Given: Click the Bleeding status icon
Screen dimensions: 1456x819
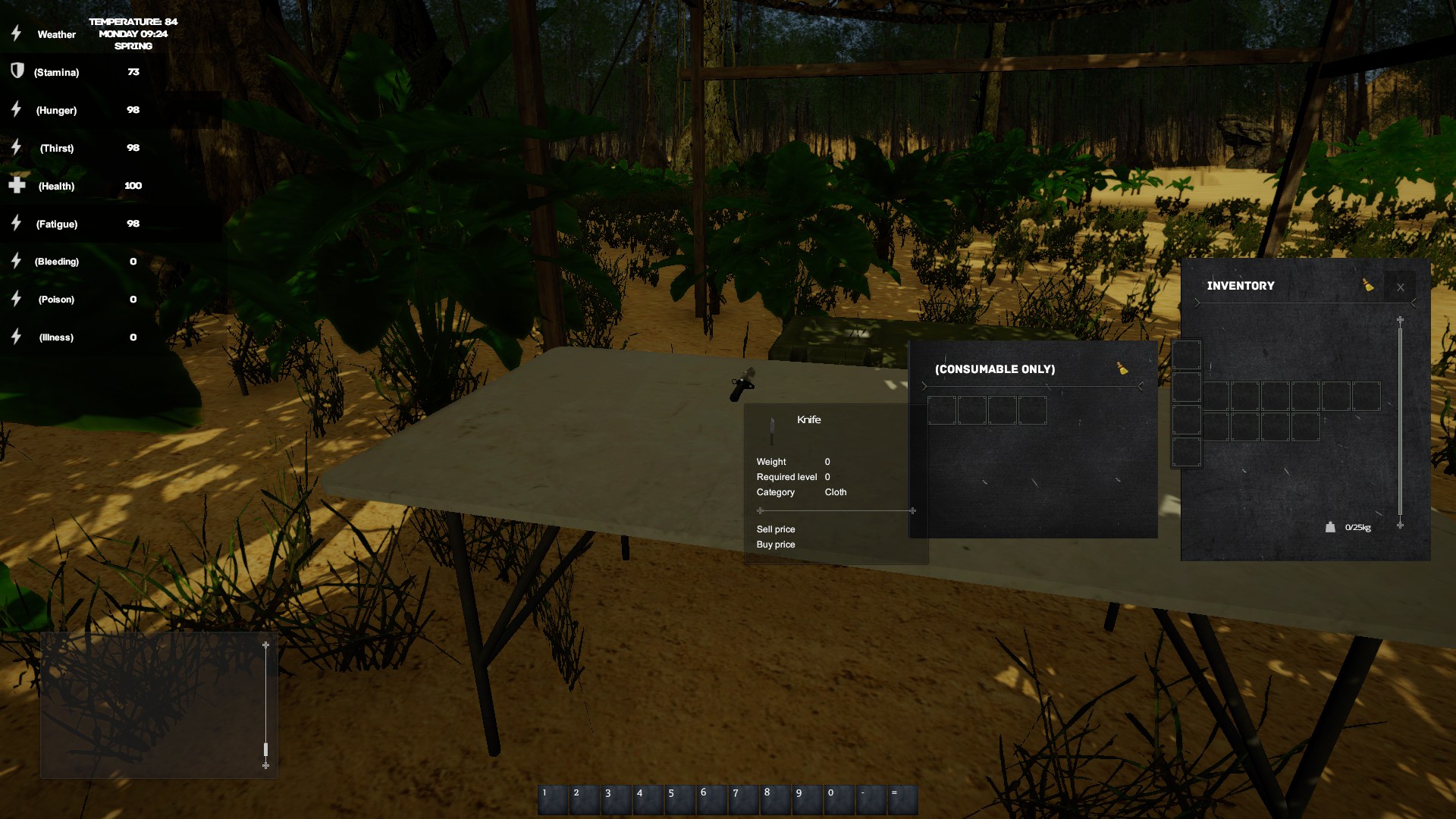Looking at the screenshot, I should point(15,261).
